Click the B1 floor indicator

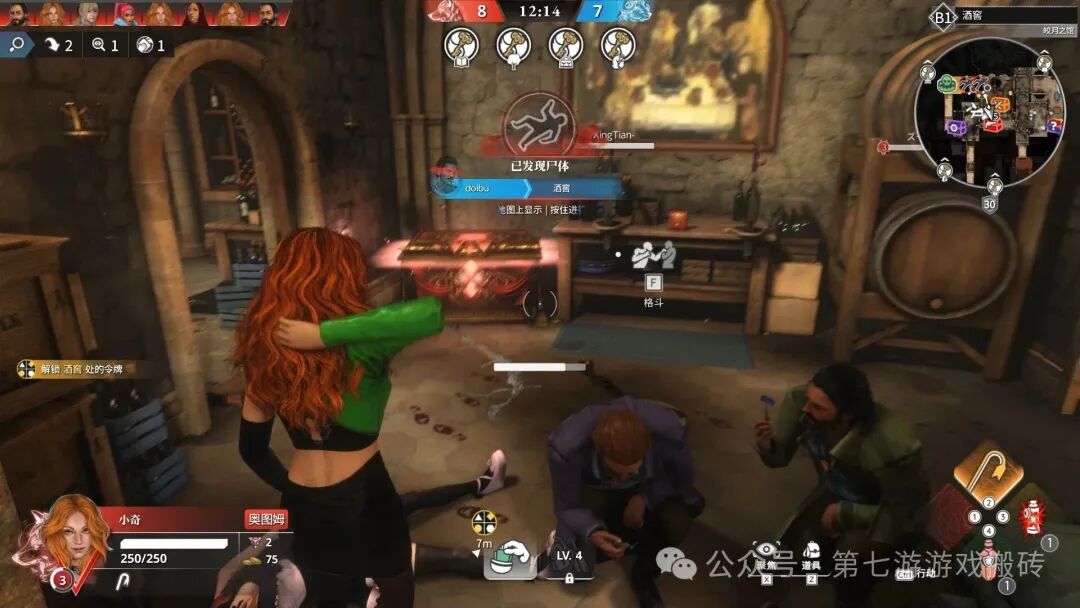pos(942,16)
